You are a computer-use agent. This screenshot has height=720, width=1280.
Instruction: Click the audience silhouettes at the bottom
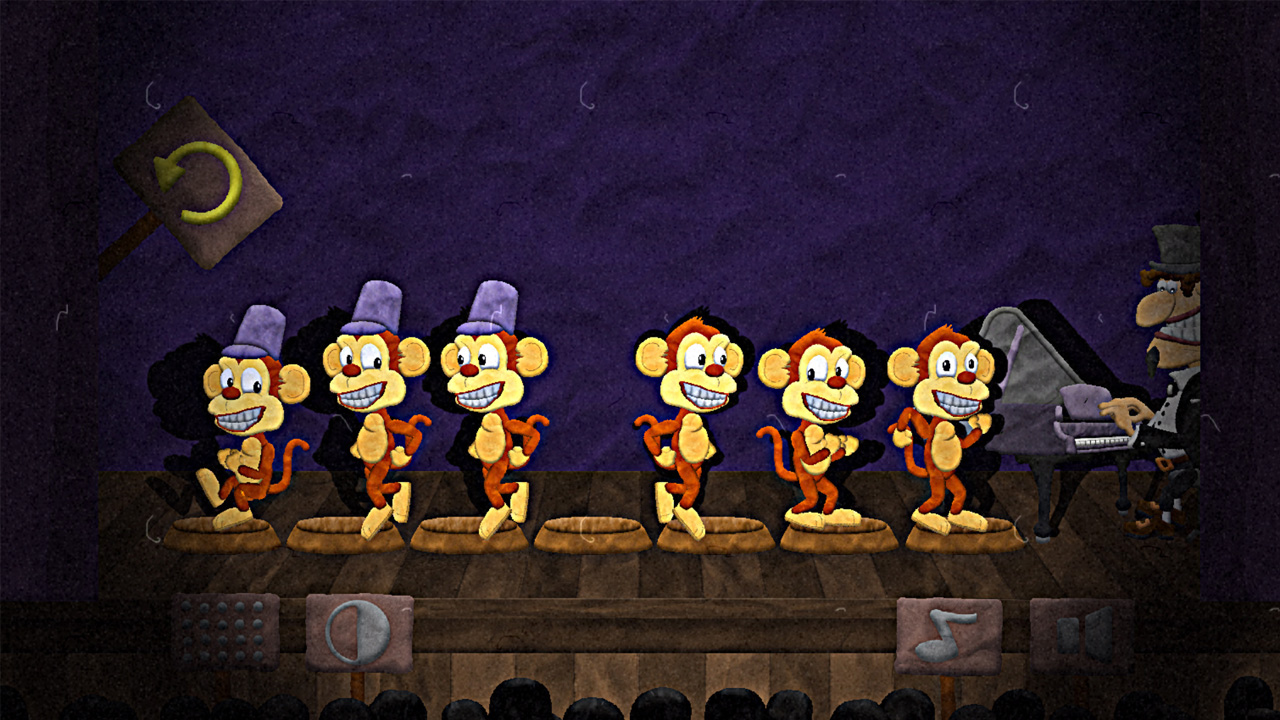[640, 705]
